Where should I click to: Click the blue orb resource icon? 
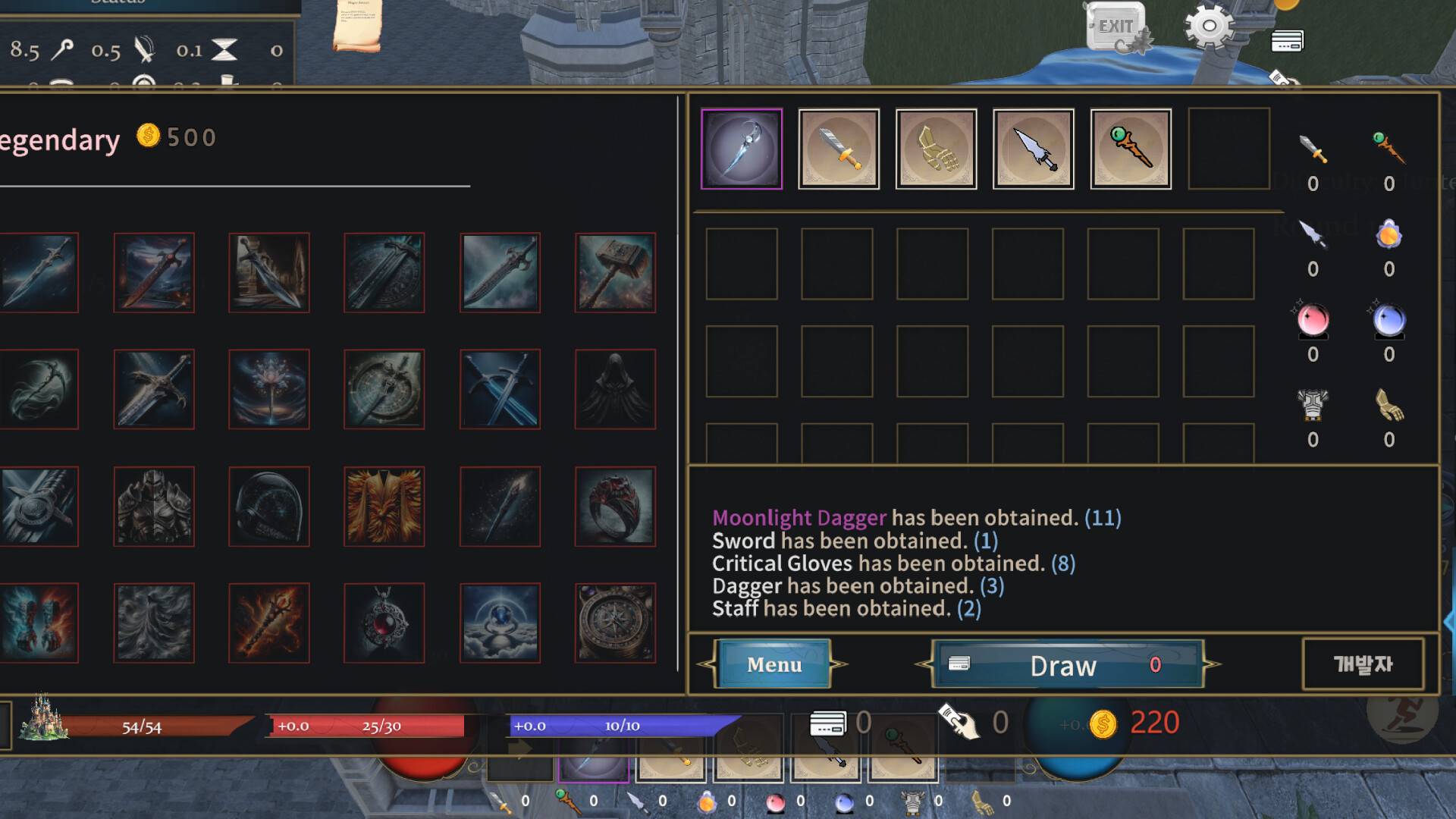click(1389, 321)
